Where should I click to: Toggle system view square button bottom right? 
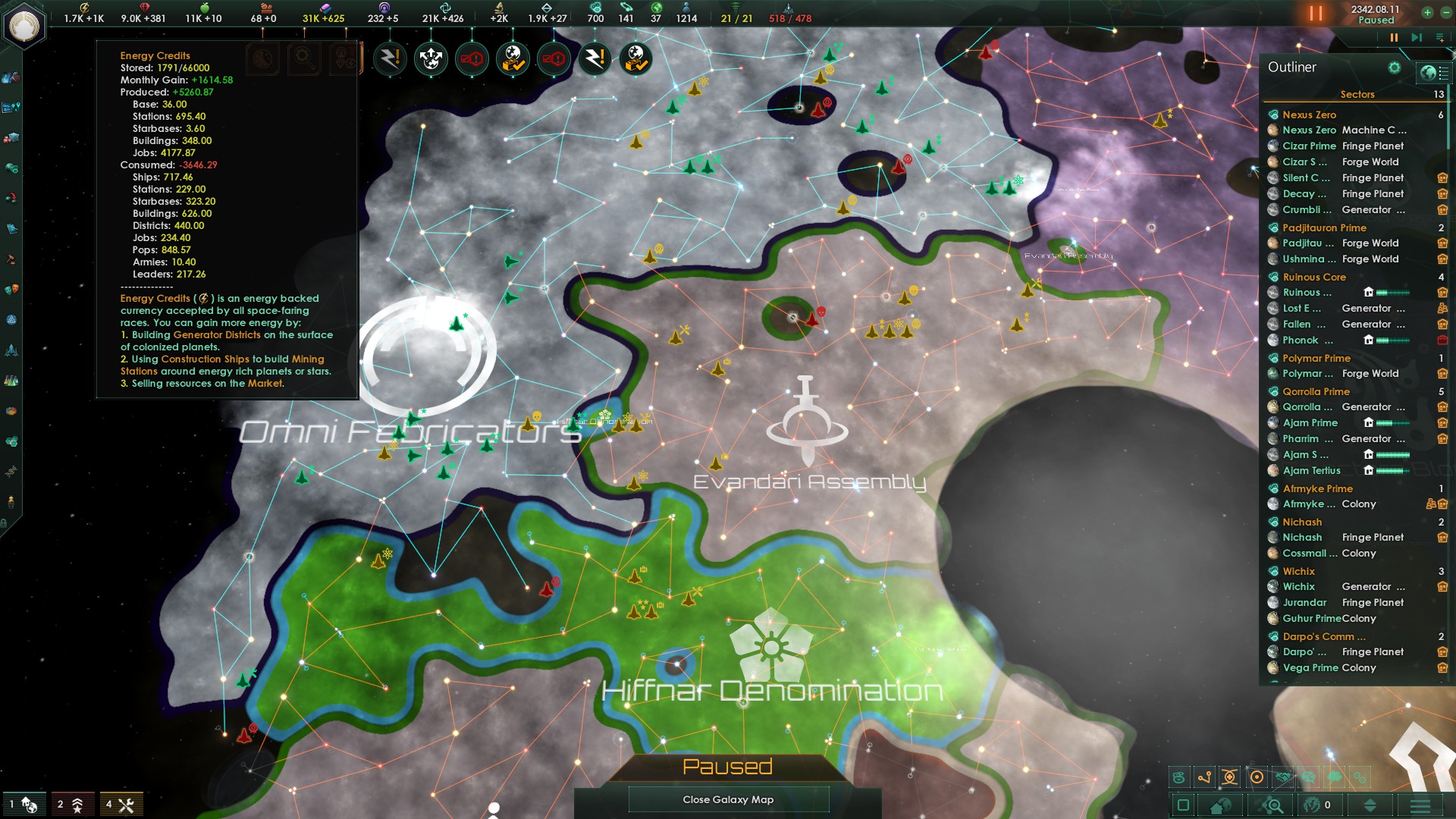coord(1184,805)
